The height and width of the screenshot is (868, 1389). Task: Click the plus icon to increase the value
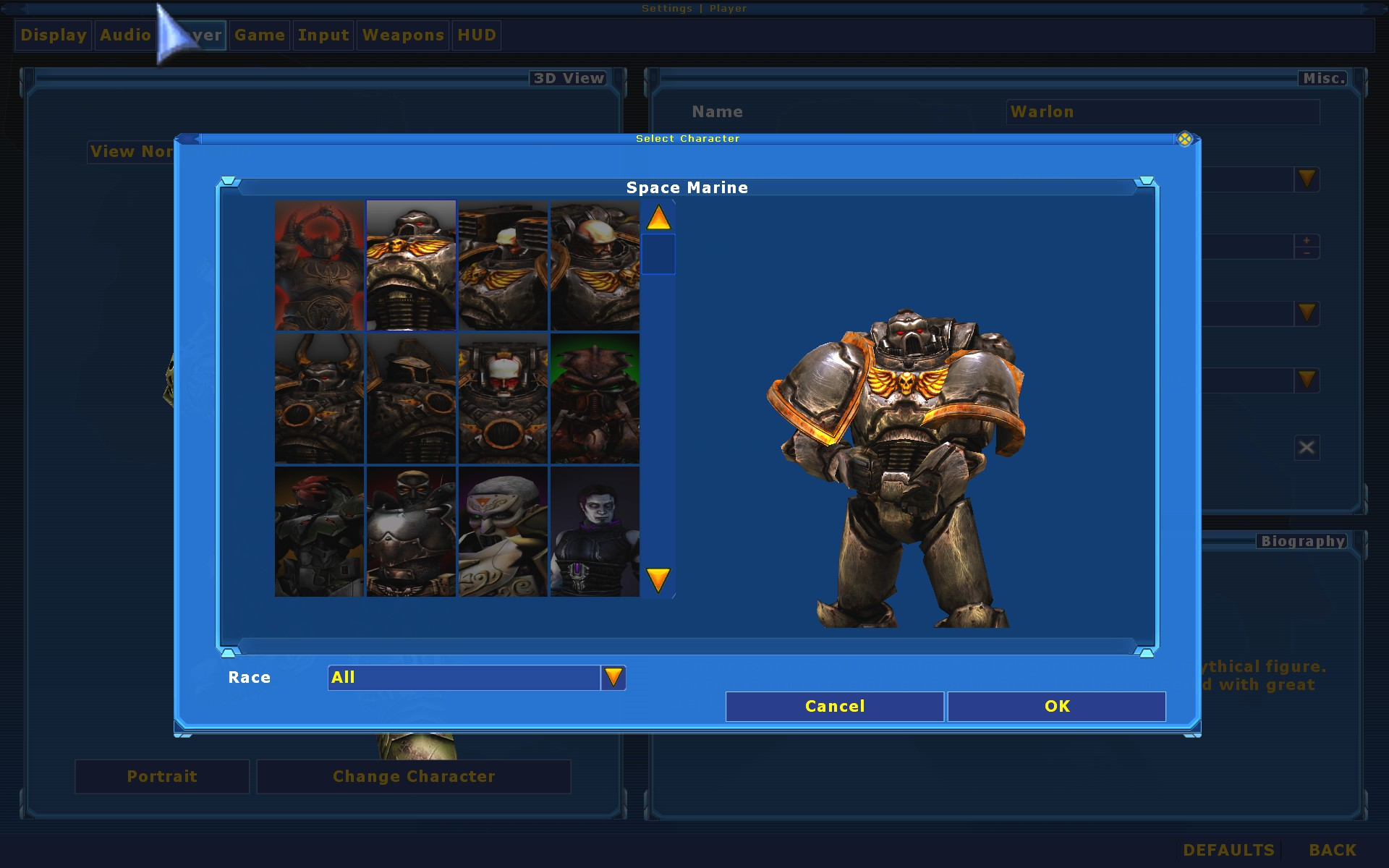point(1307,239)
